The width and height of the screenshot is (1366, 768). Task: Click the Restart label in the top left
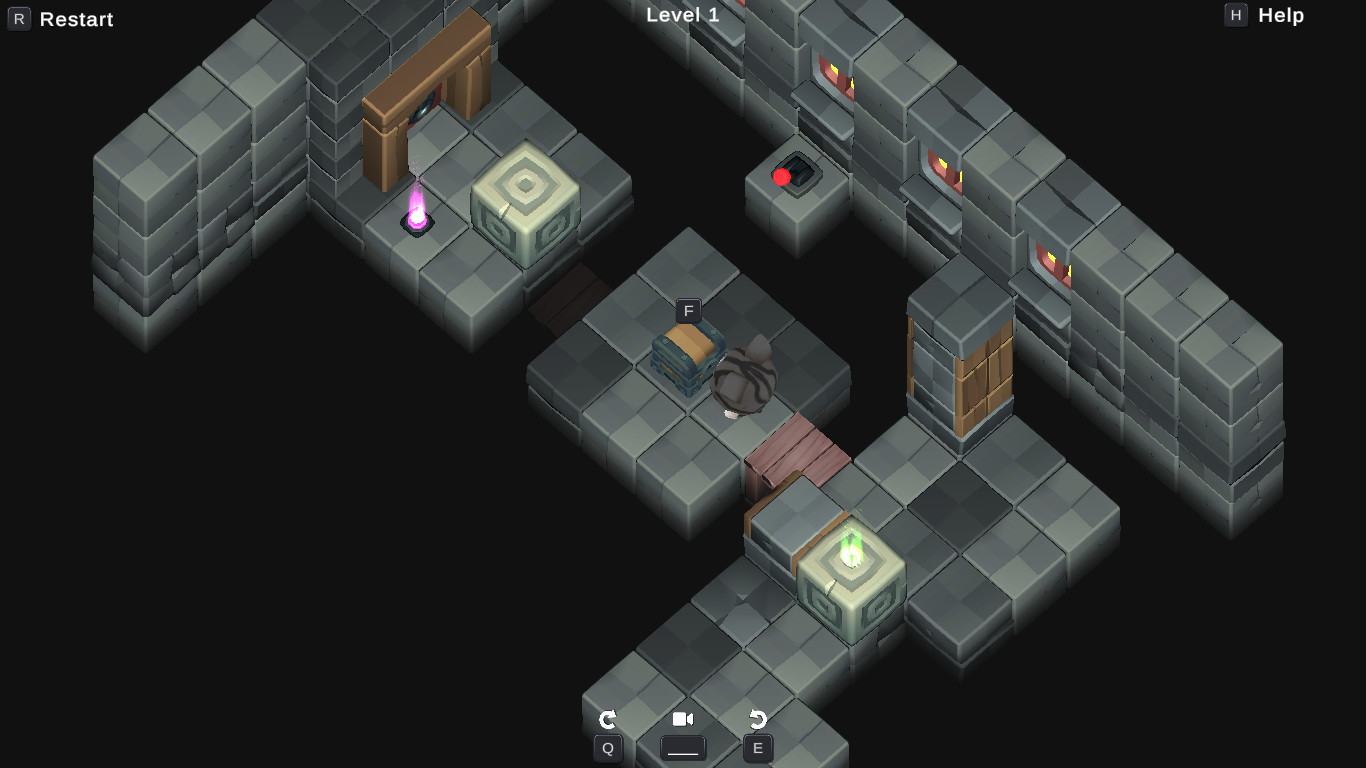[75, 18]
